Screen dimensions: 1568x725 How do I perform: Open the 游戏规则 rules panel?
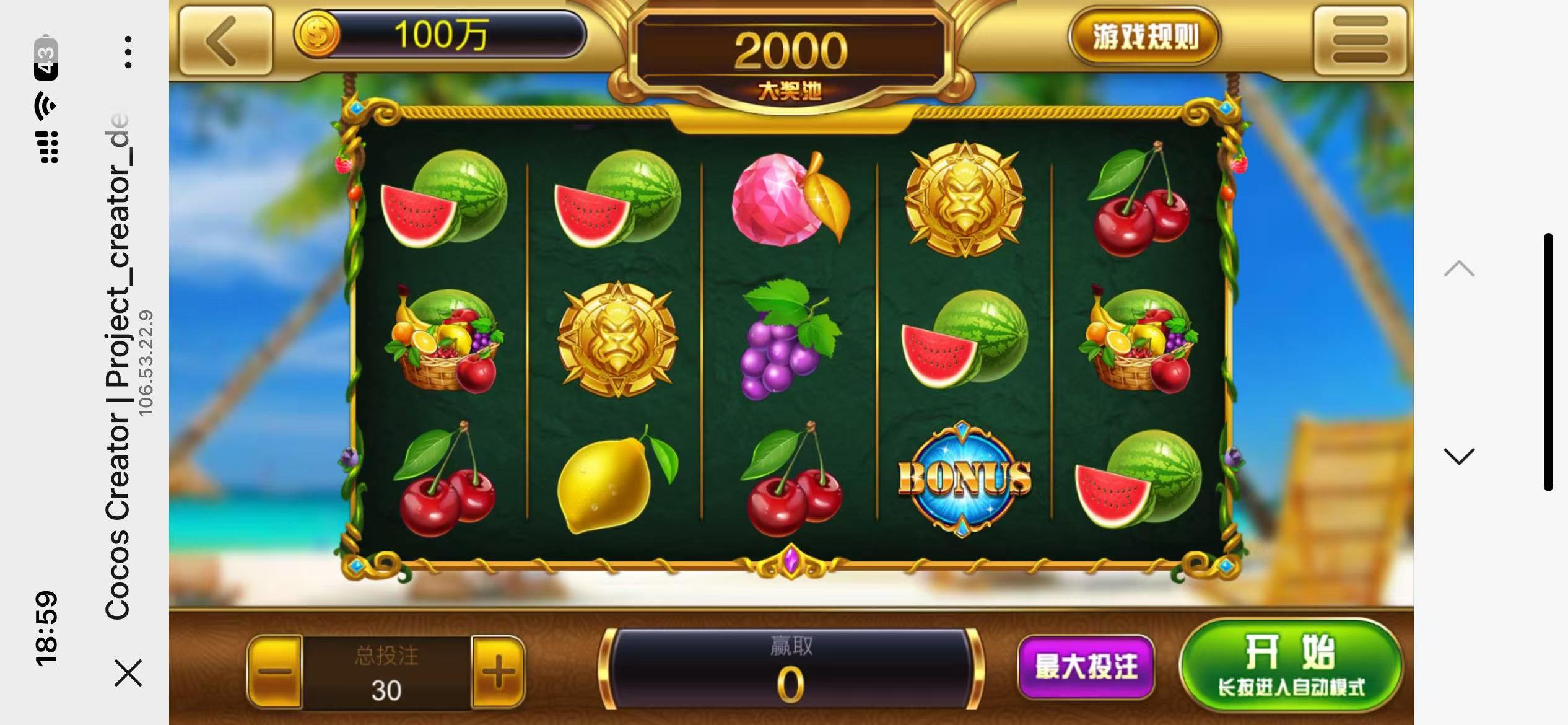click(1144, 36)
